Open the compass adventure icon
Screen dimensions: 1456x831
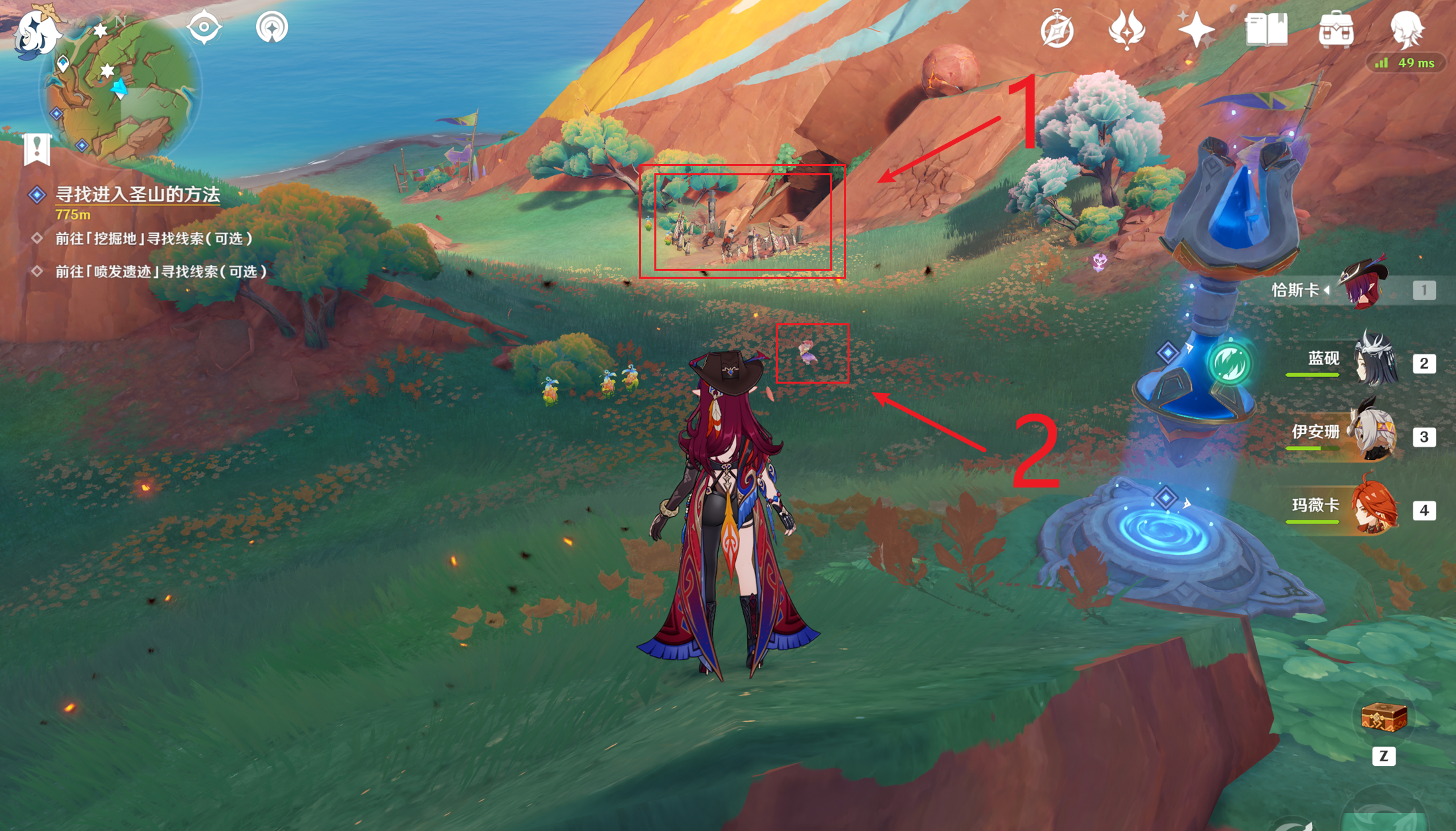[1056, 30]
